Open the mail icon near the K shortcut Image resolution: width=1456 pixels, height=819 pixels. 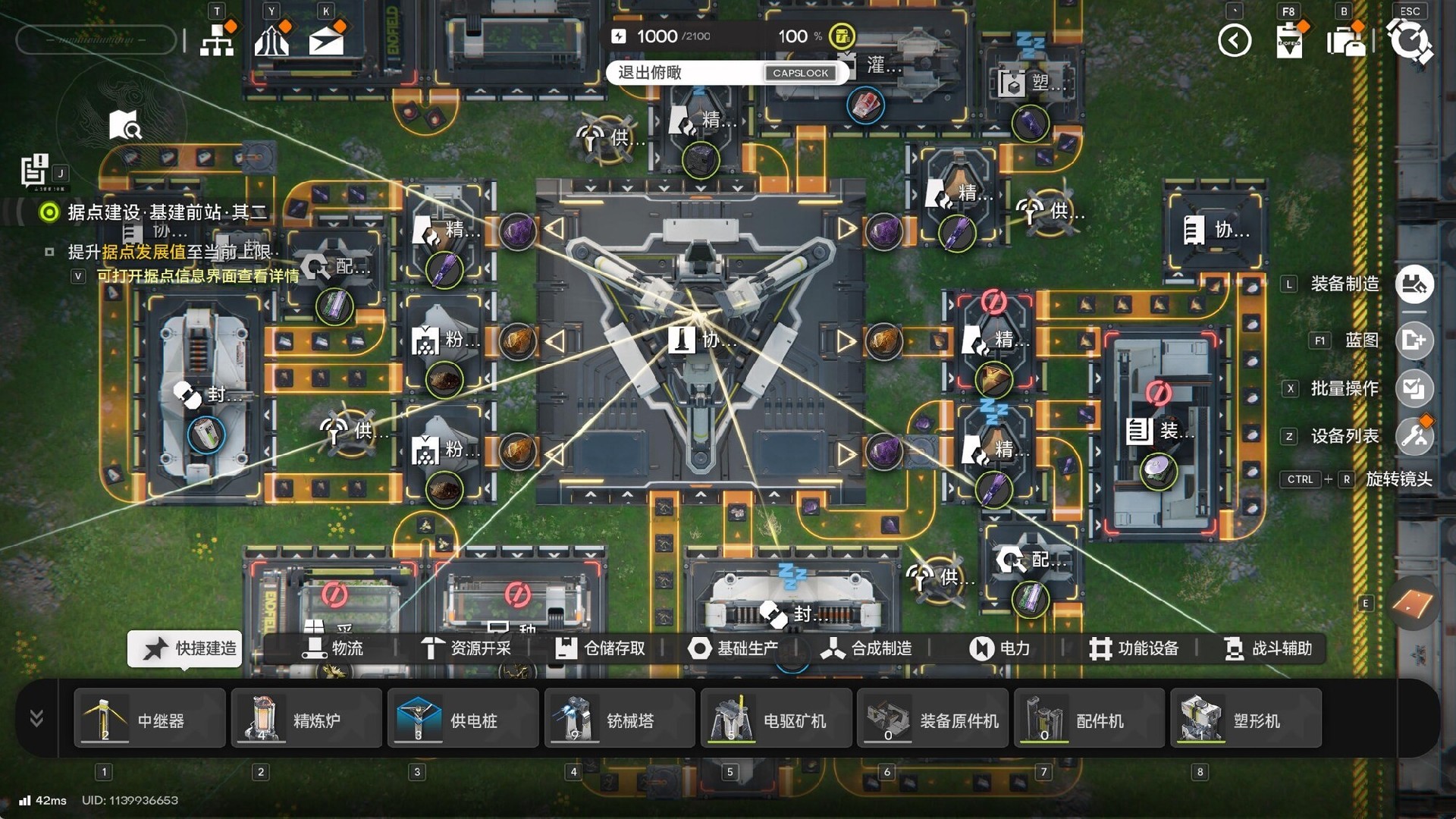pyautogui.click(x=325, y=39)
